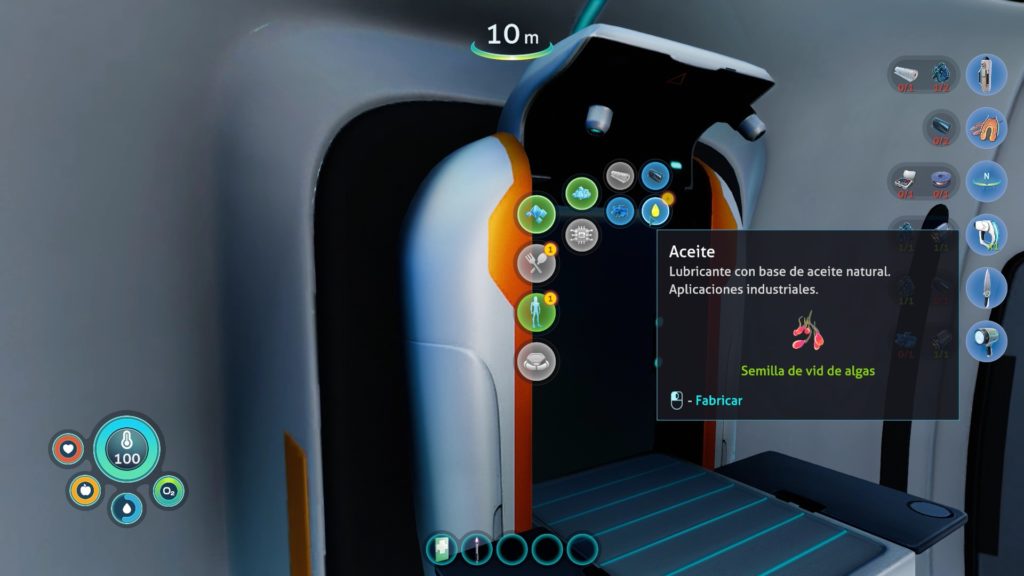1024x576 pixels.
Task: Choose the pinned white handheld tool recipe
Action: (986, 234)
